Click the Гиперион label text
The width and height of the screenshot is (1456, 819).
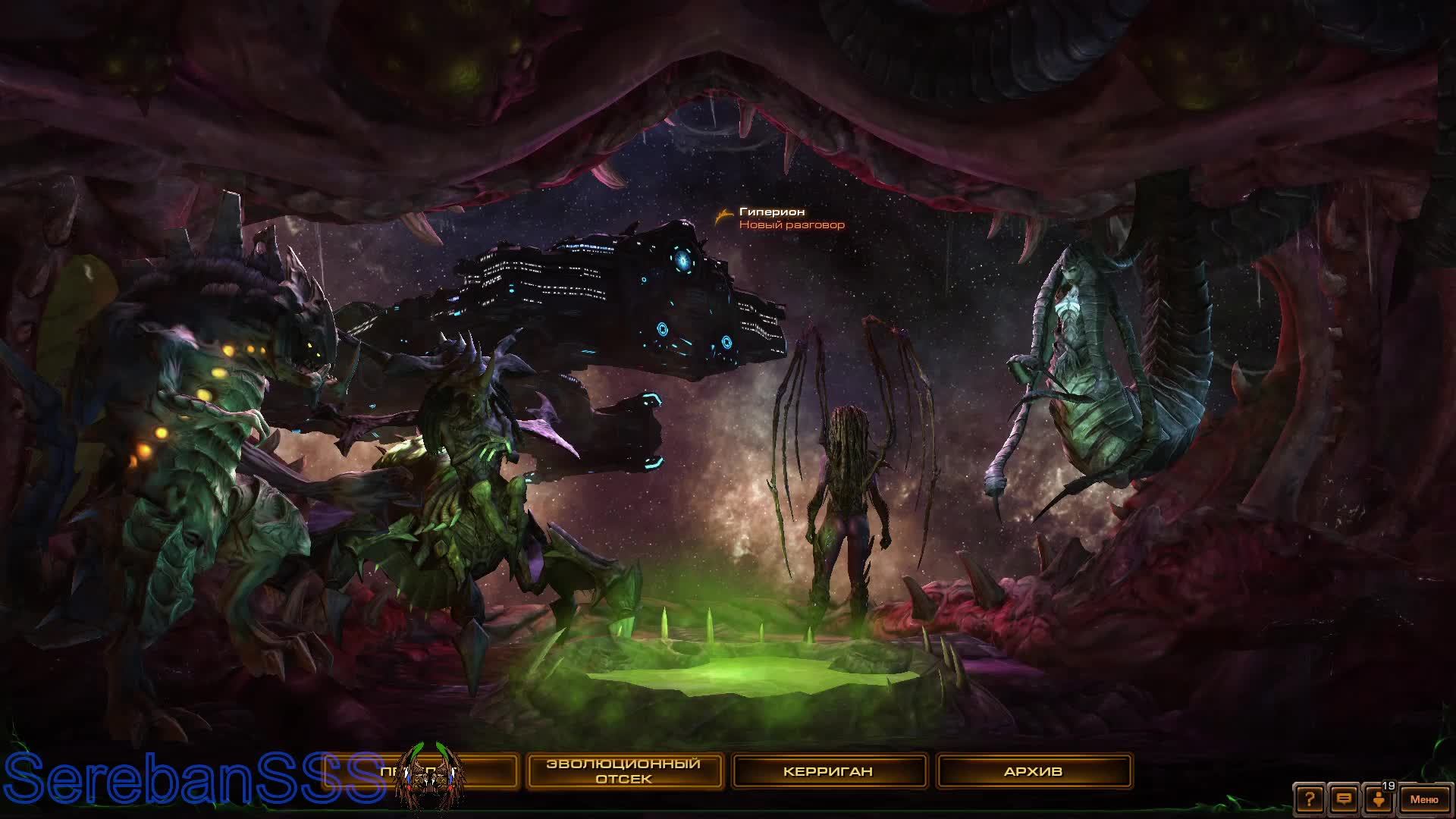[770, 213]
